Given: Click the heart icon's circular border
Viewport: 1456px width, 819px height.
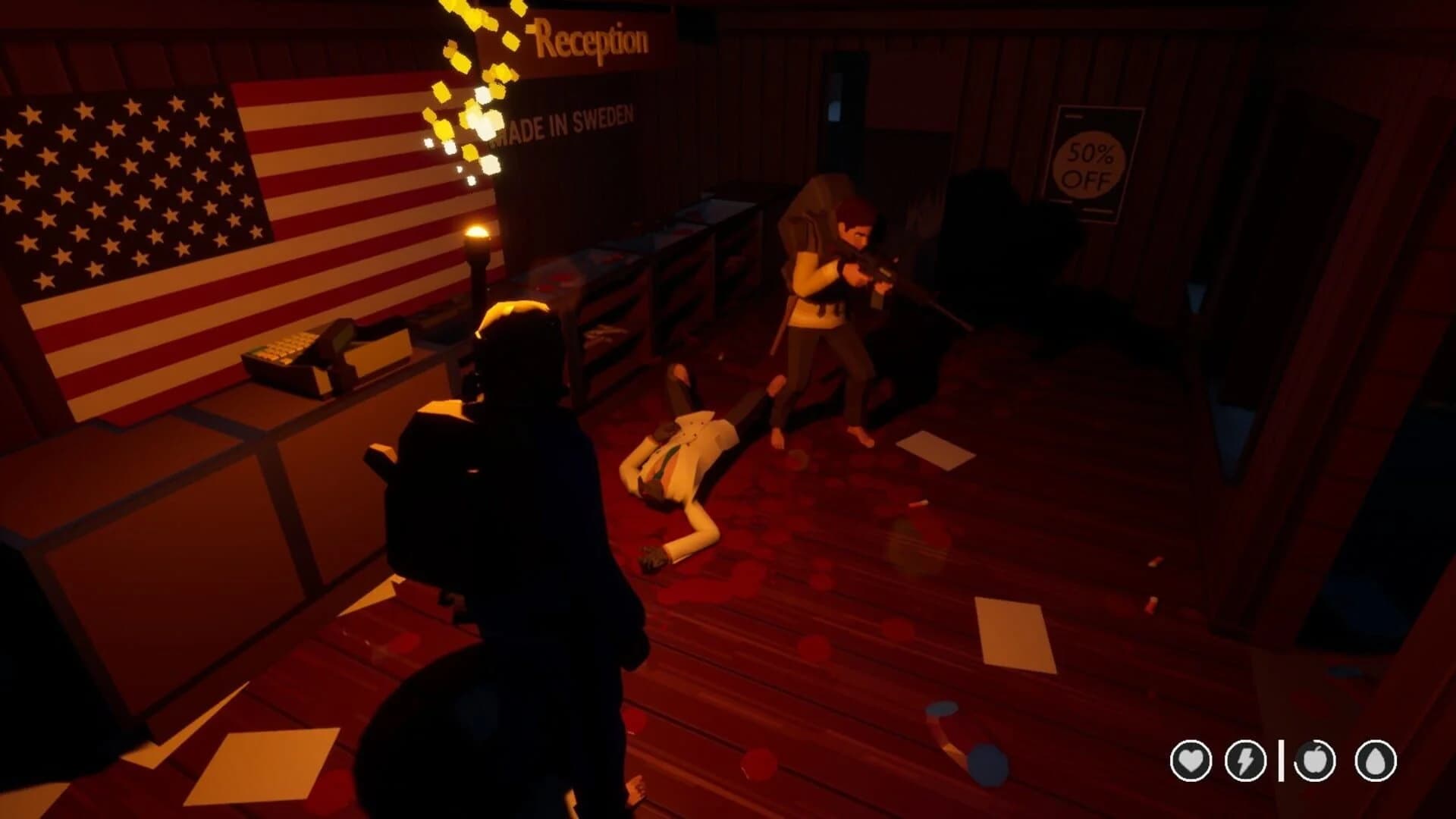Looking at the screenshot, I should pyautogui.click(x=1191, y=742).
